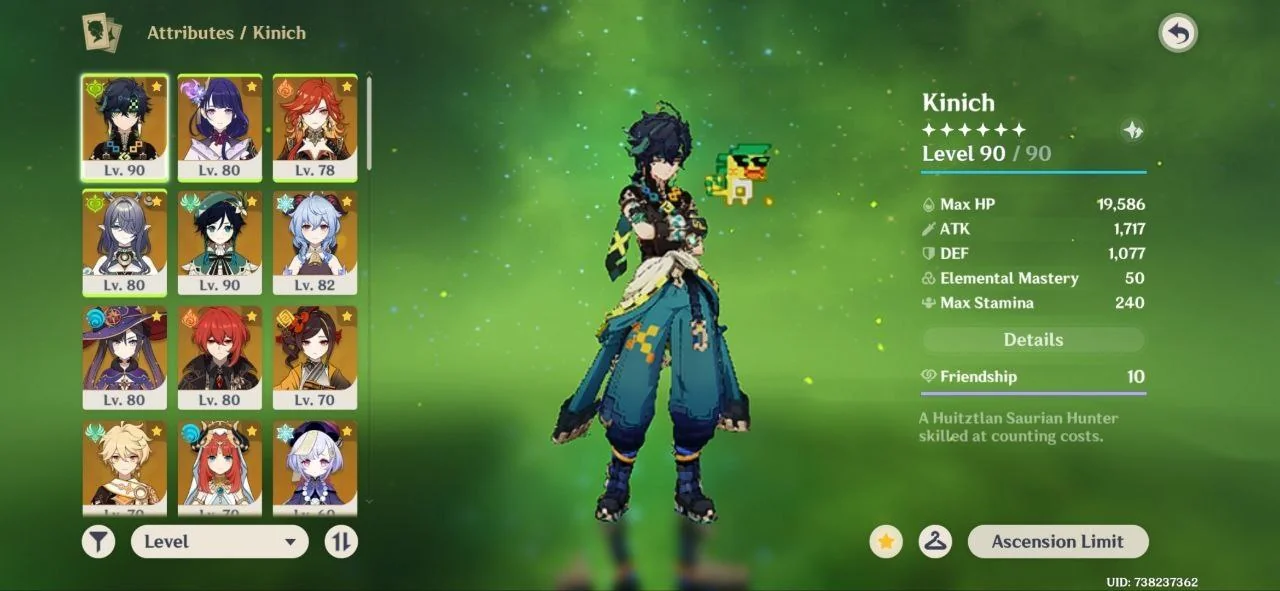Open the Details stats panel

click(1033, 340)
